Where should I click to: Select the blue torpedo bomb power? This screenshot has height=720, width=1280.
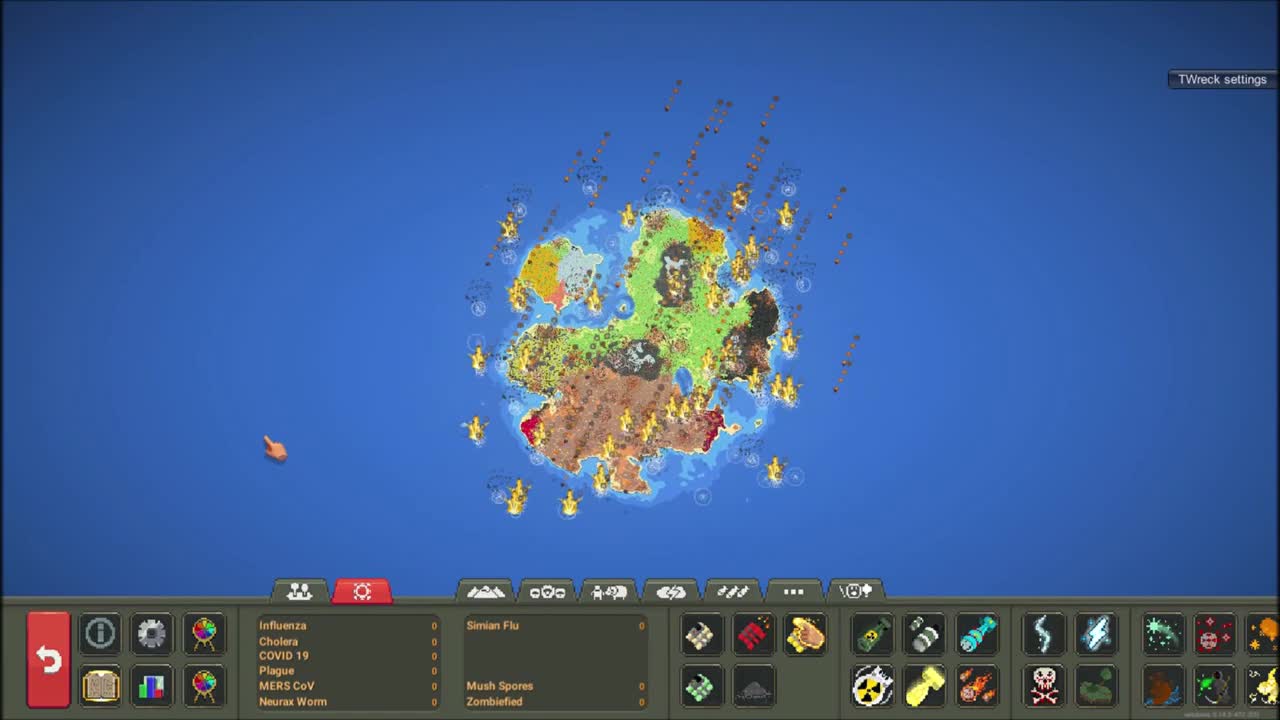(x=977, y=633)
